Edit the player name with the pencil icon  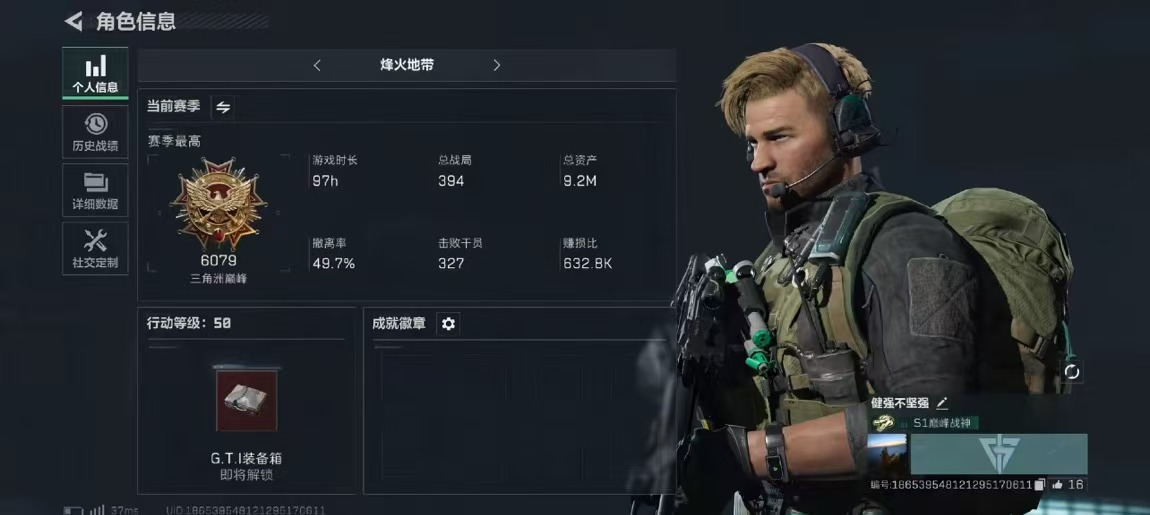[941, 403]
